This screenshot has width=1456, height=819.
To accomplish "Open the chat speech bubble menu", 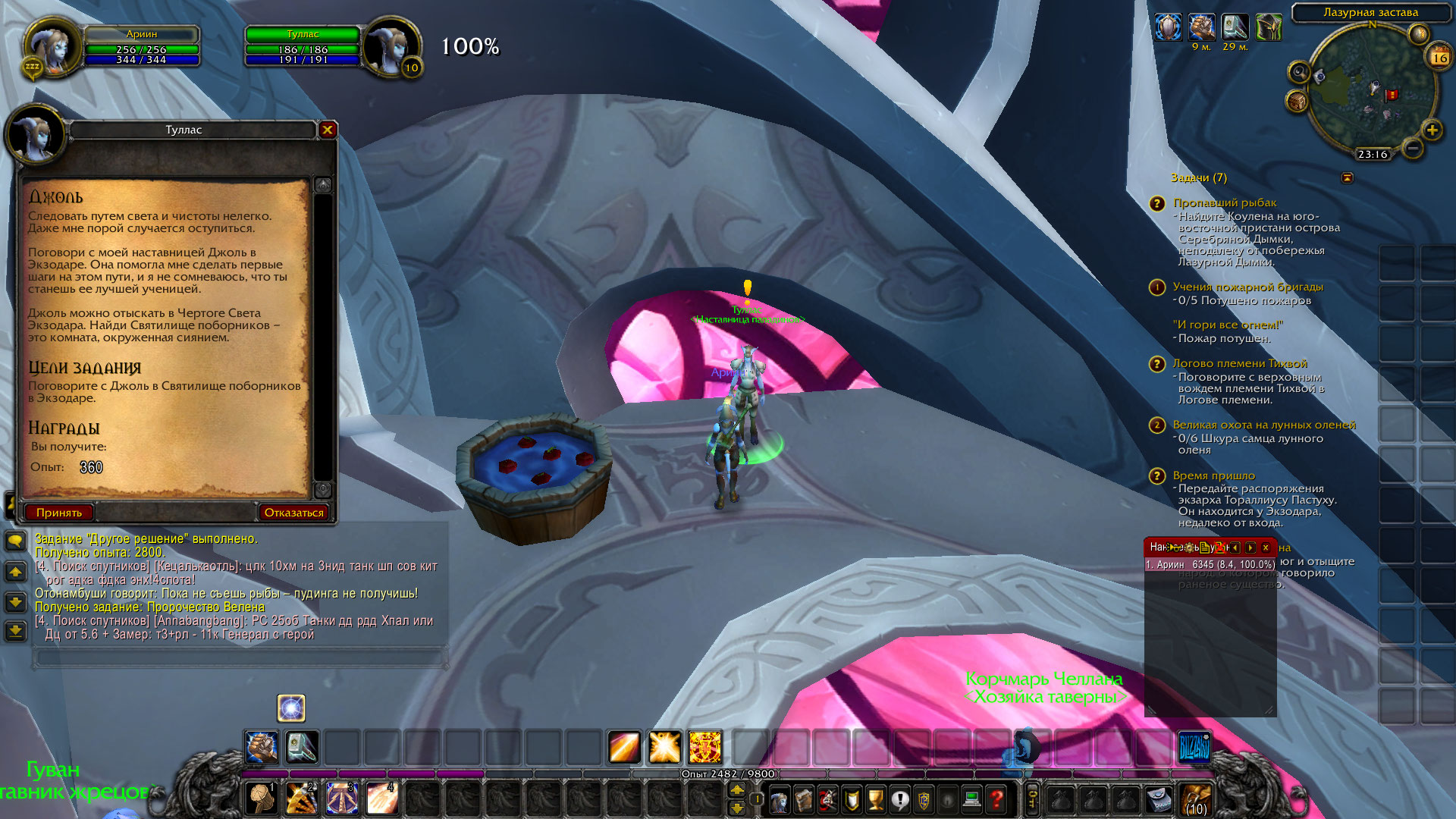I will point(15,541).
